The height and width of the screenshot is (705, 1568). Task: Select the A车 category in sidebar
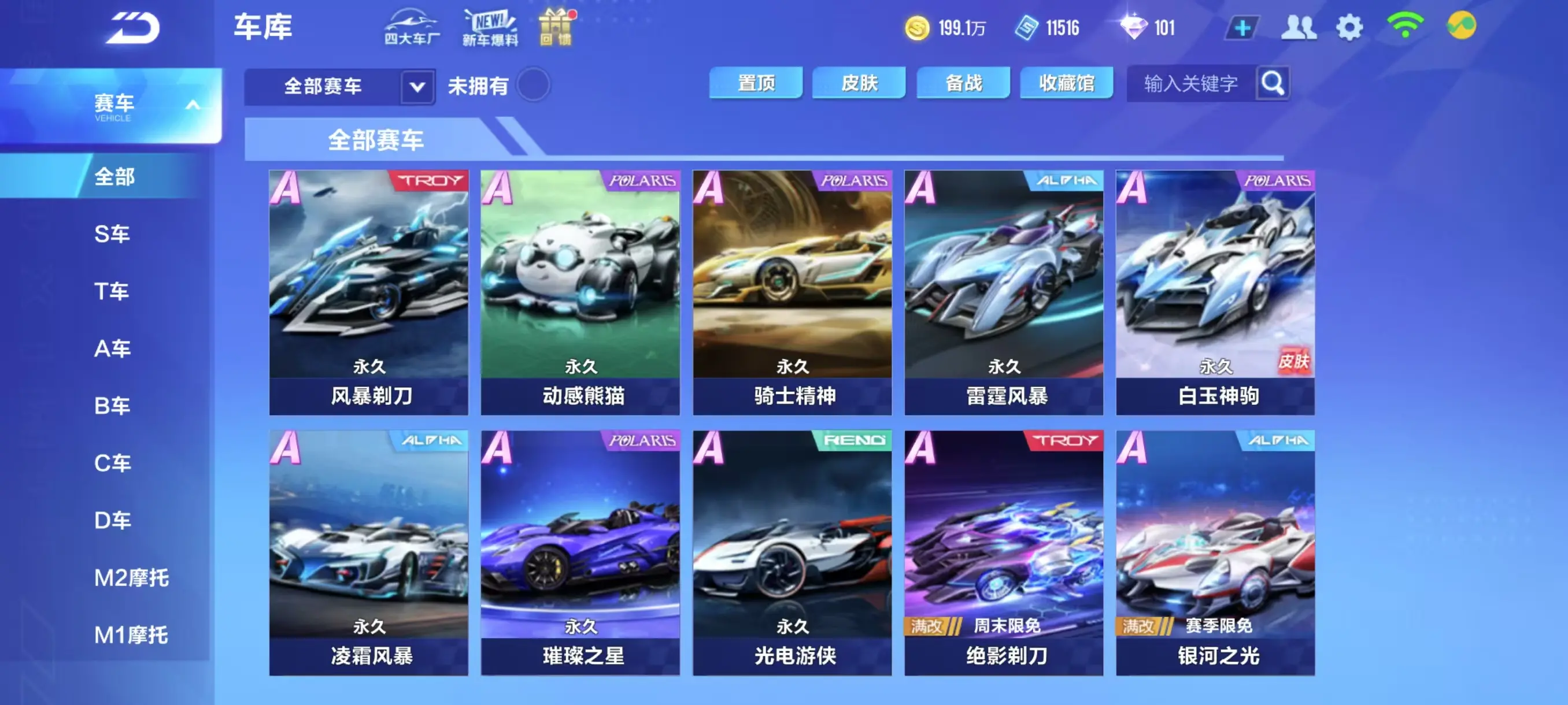coord(113,348)
